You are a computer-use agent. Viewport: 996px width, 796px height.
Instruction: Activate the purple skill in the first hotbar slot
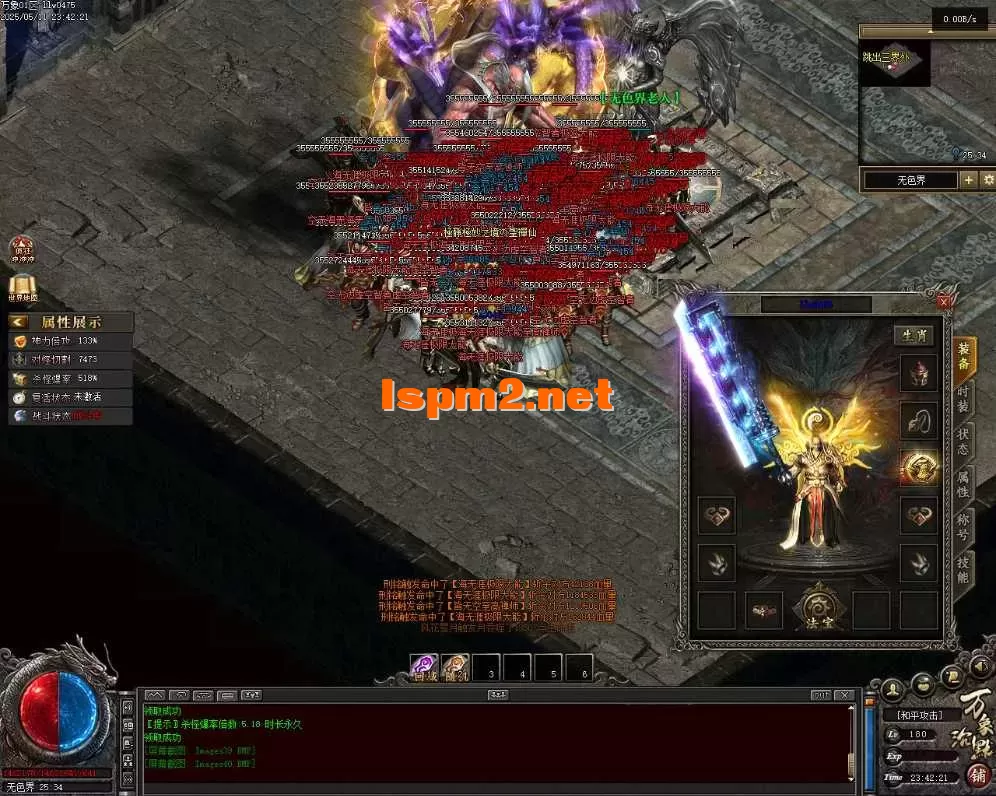point(425,668)
